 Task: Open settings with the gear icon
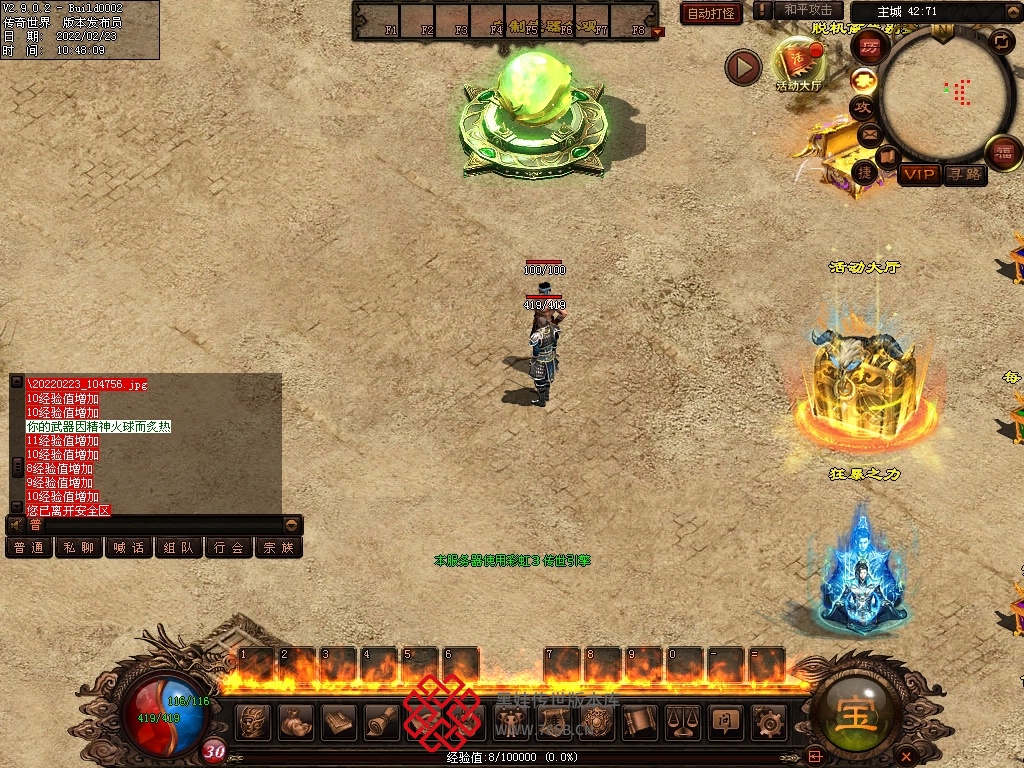(768, 722)
